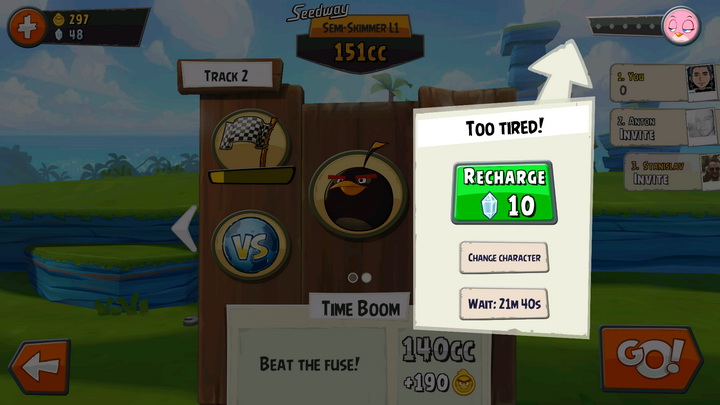Tap the Recharge for 10 gems button
Screen dimensions: 720x405
[x=504, y=192]
